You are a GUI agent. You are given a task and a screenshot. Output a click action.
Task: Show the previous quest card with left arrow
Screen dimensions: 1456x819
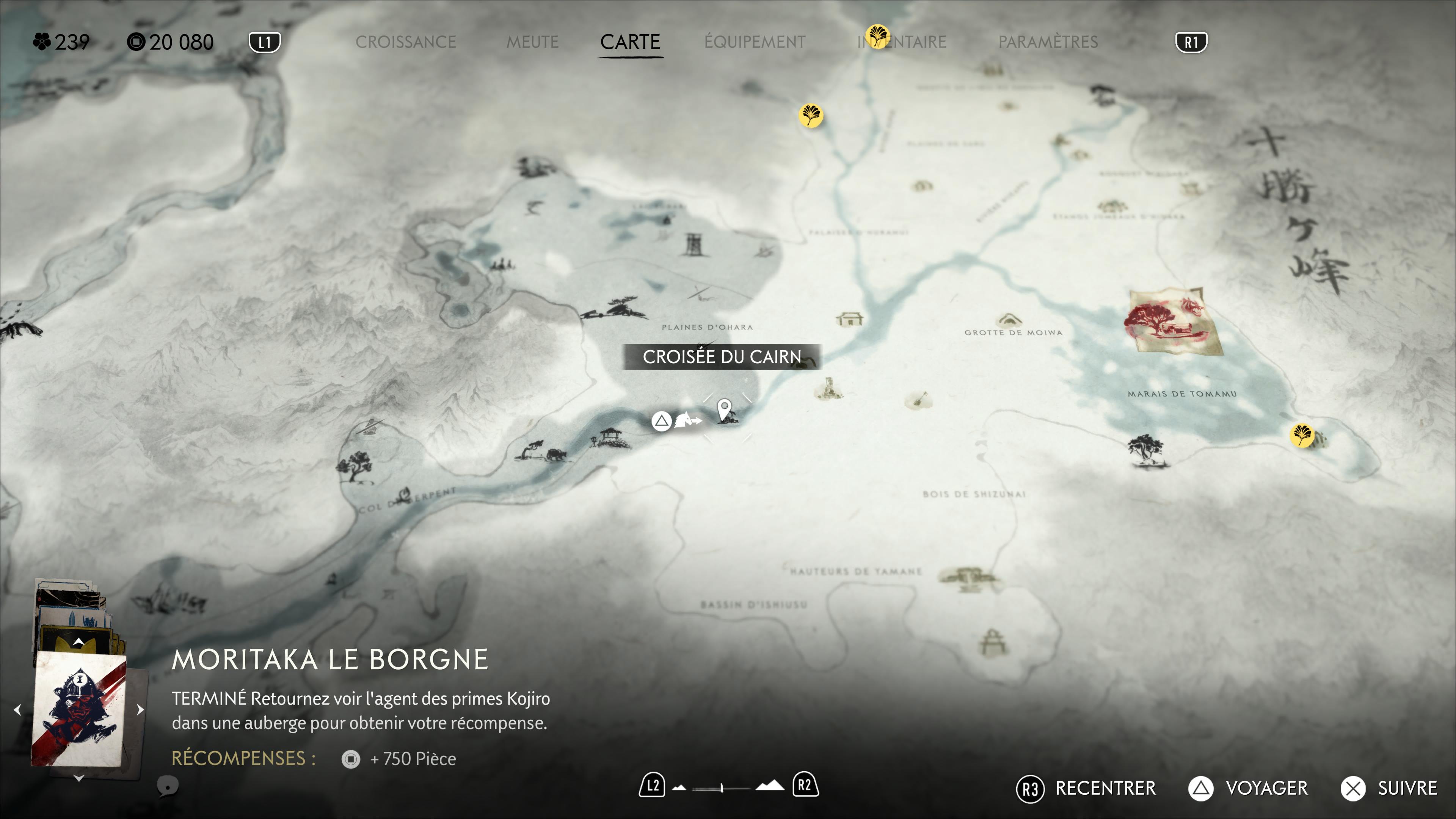pos(17,709)
